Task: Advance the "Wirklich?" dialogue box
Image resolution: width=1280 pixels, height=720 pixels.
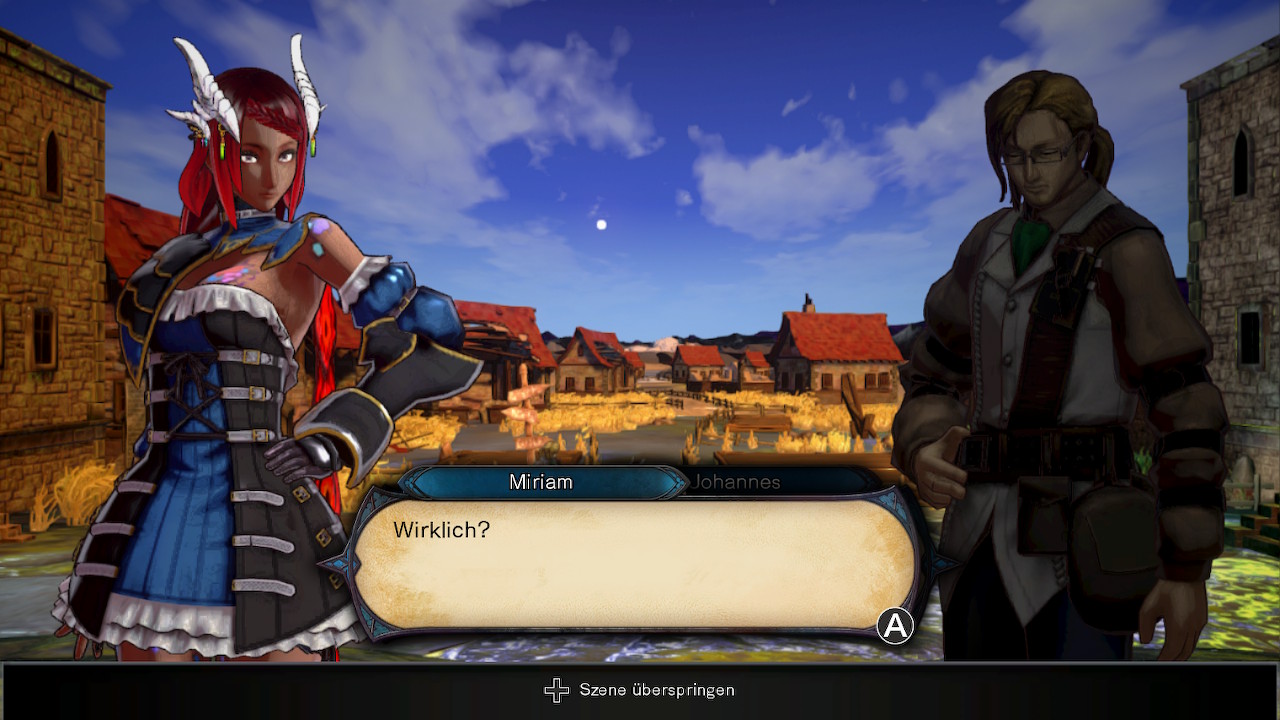Action: pos(895,627)
